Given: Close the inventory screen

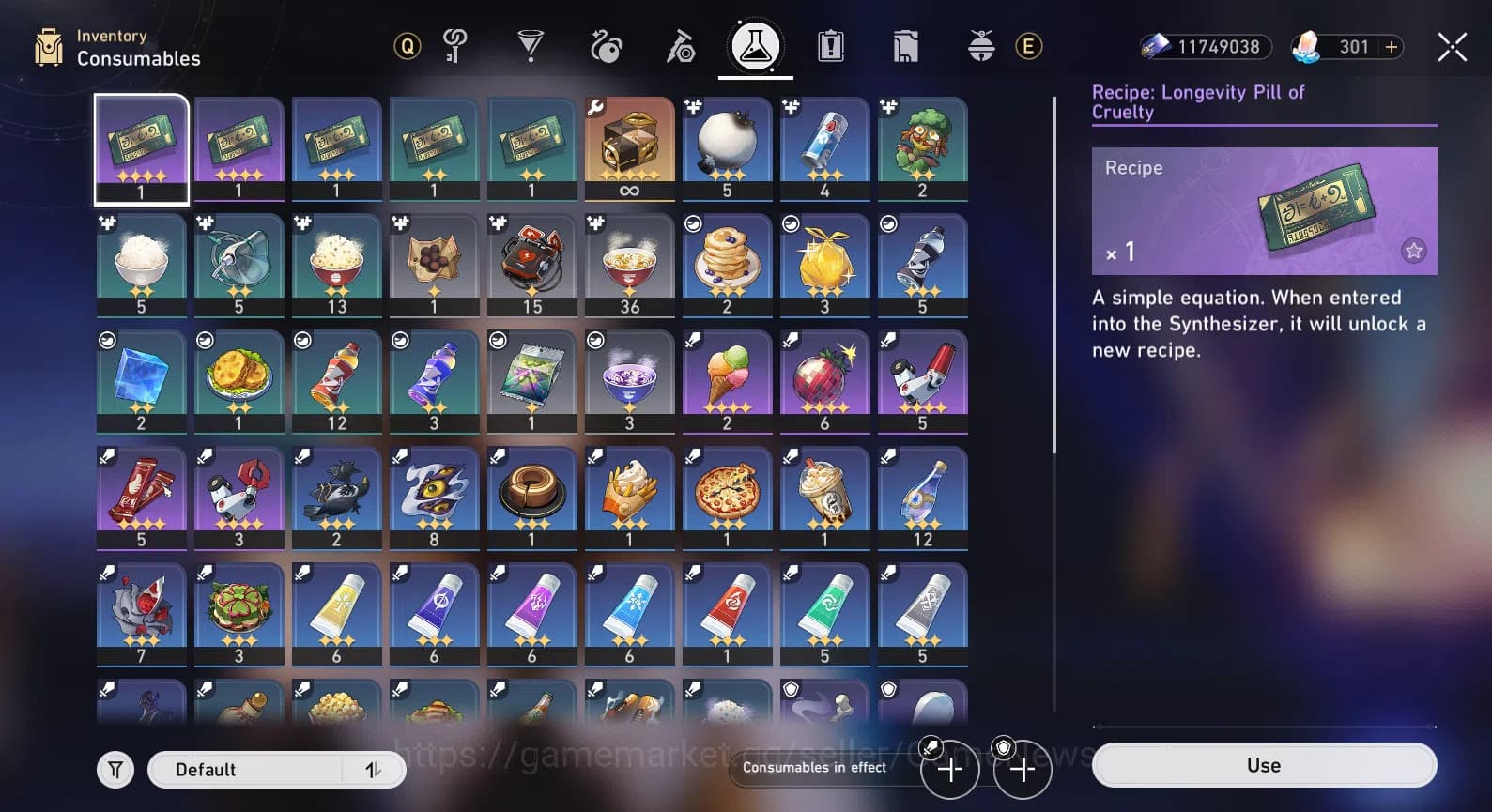Looking at the screenshot, I should tap(1452, 47).
